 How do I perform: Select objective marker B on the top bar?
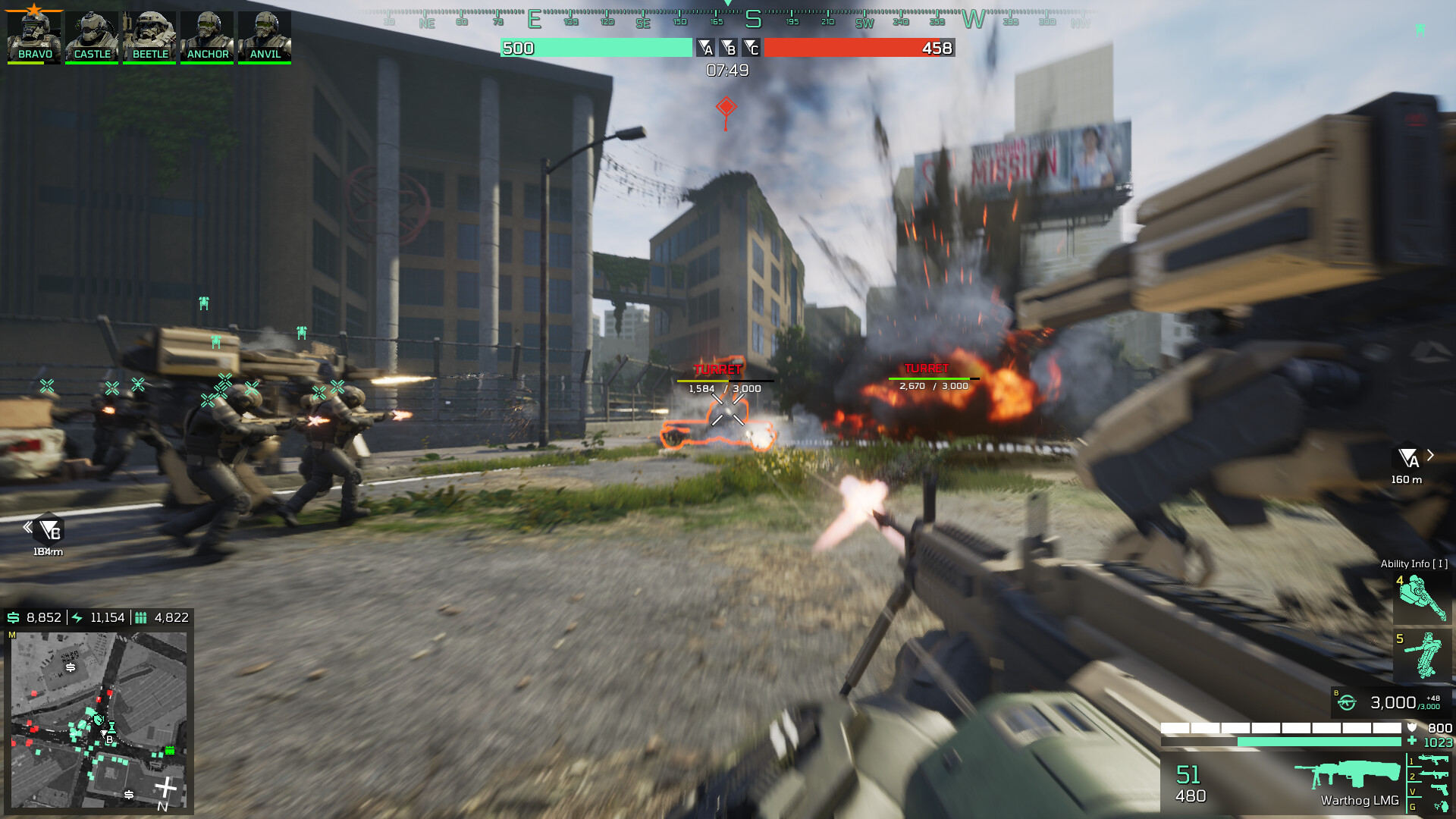point(730,48)
